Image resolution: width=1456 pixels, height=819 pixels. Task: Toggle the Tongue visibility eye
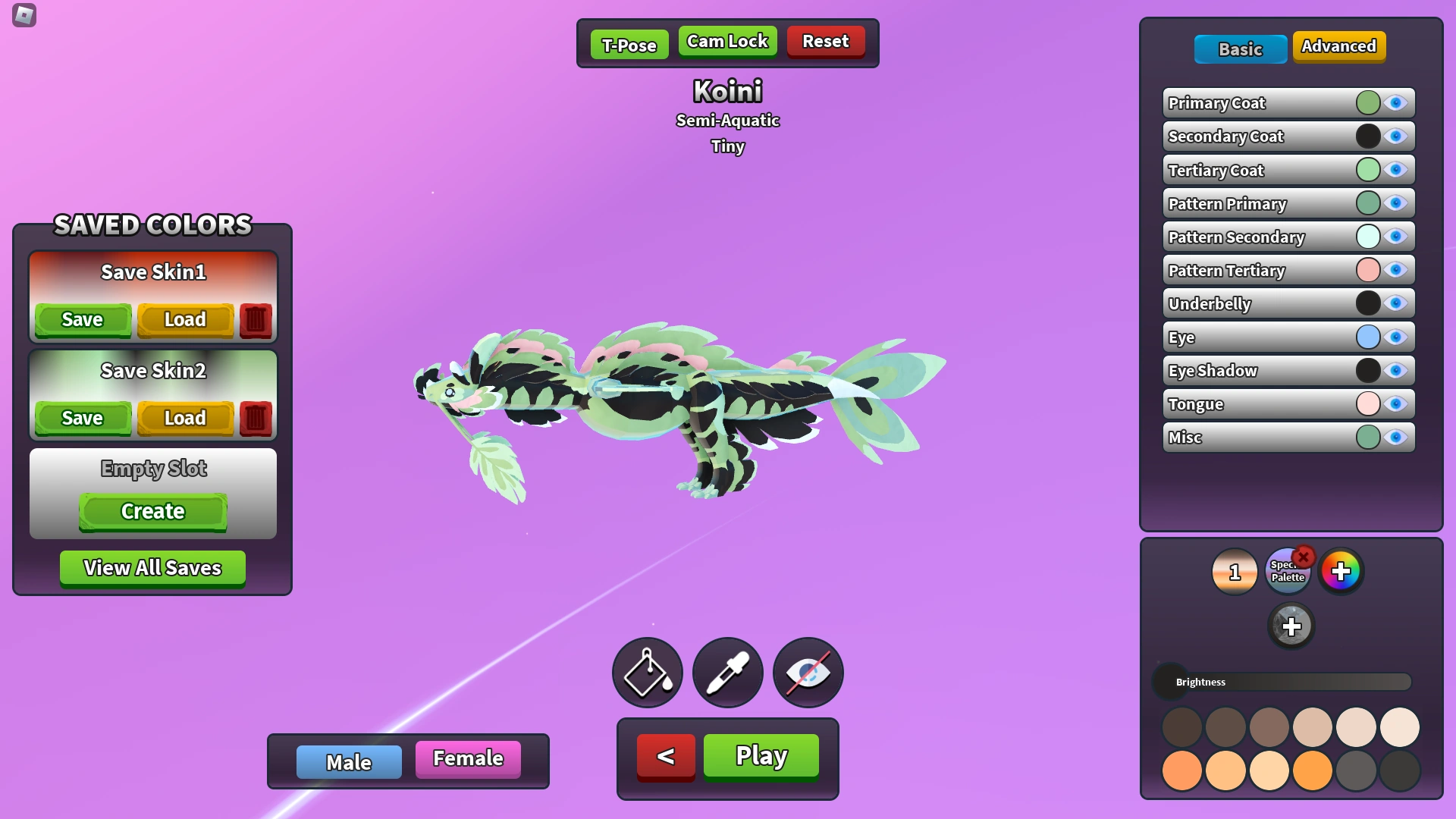point(1396,403)
